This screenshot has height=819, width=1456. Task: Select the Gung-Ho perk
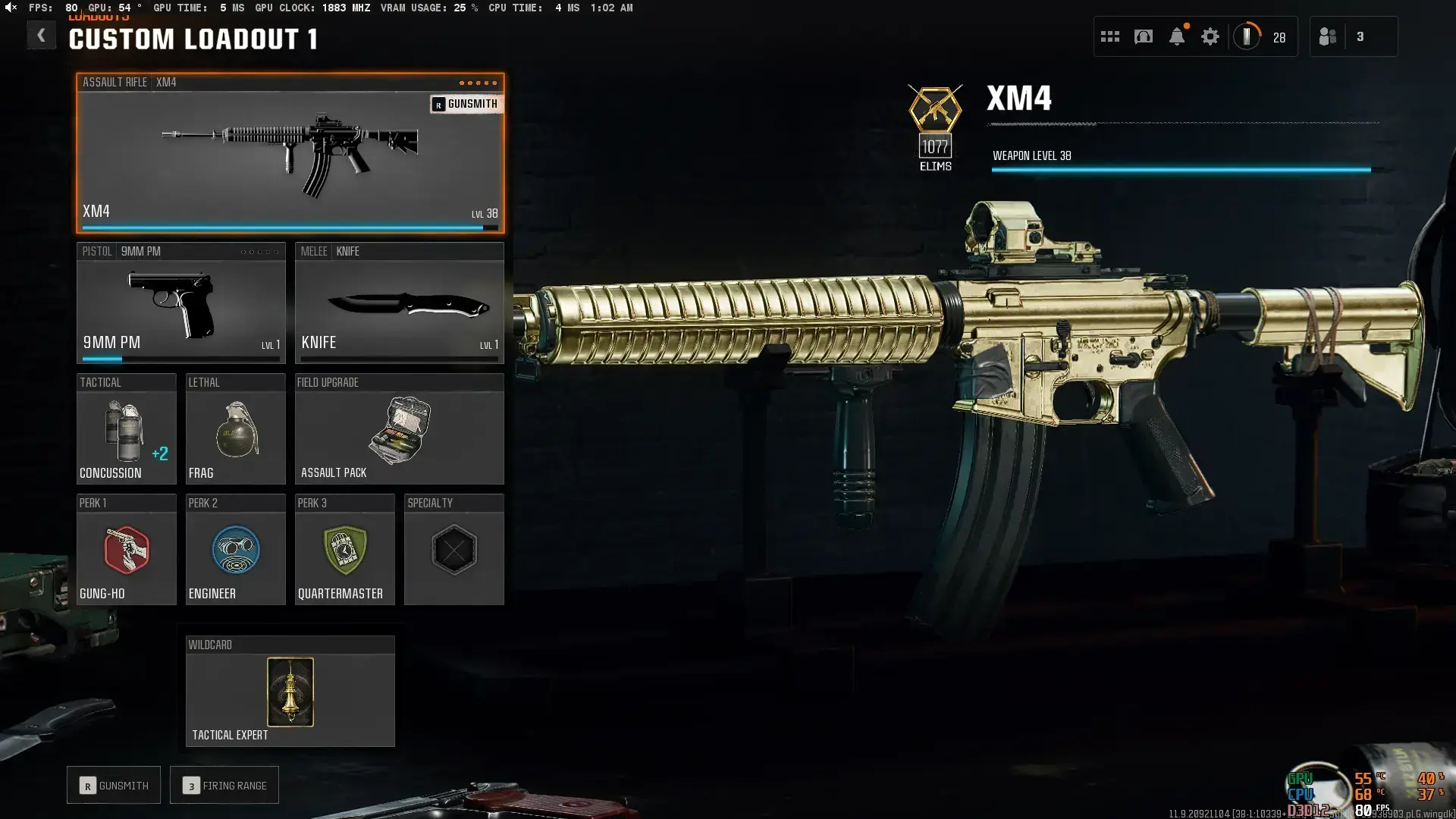126,550
